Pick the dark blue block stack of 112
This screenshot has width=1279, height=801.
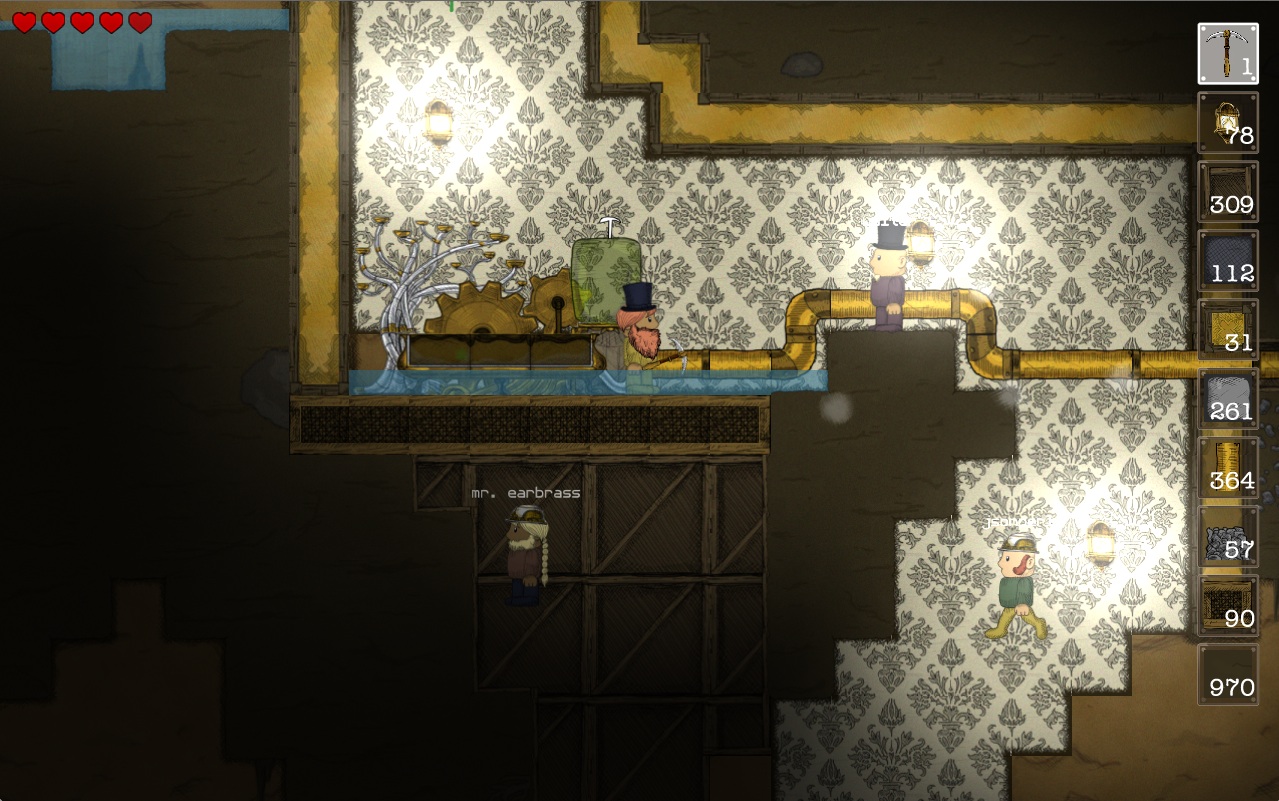pos(1228,261)
